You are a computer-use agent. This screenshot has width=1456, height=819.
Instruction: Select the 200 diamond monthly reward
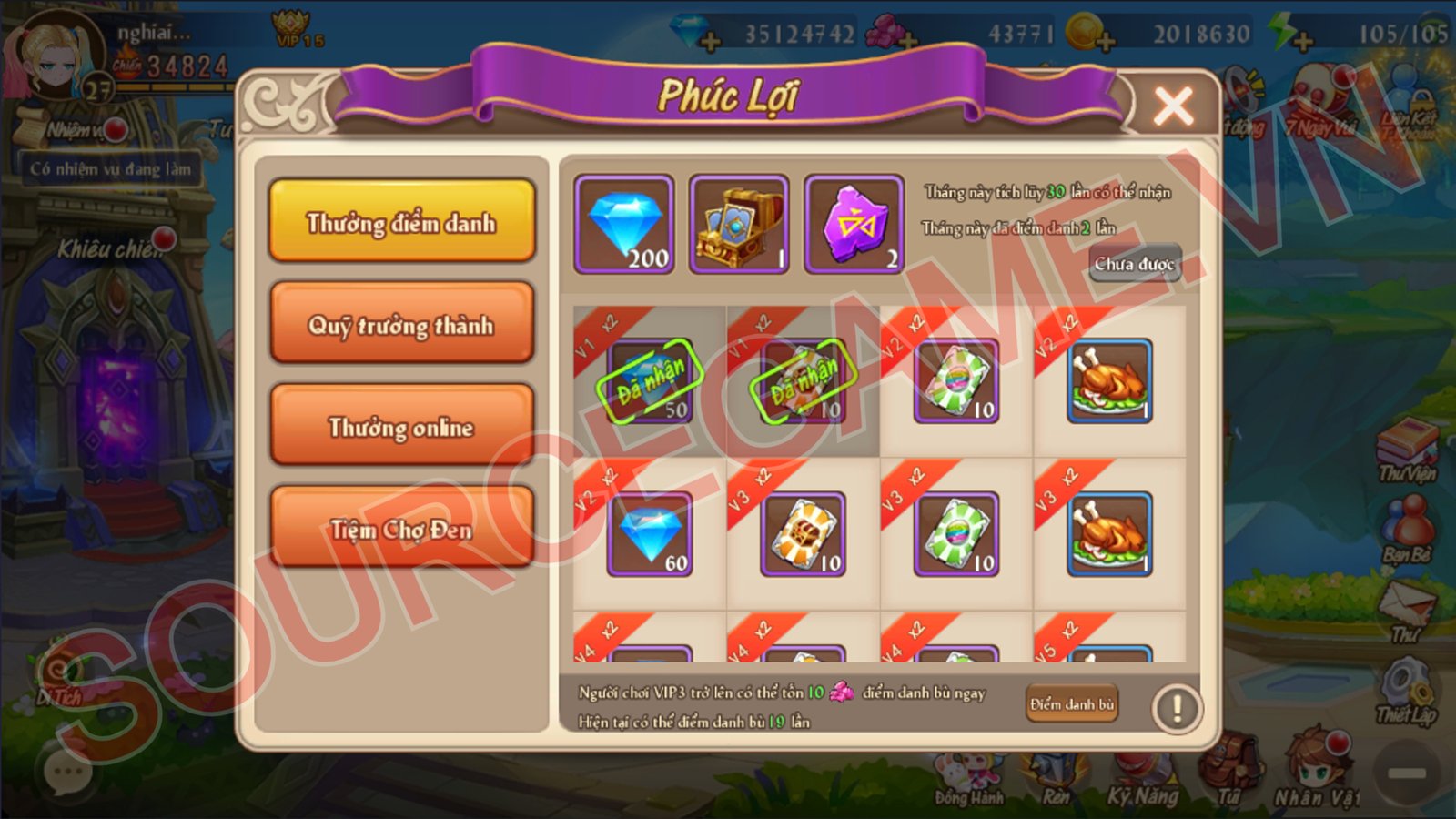[624, 224]
